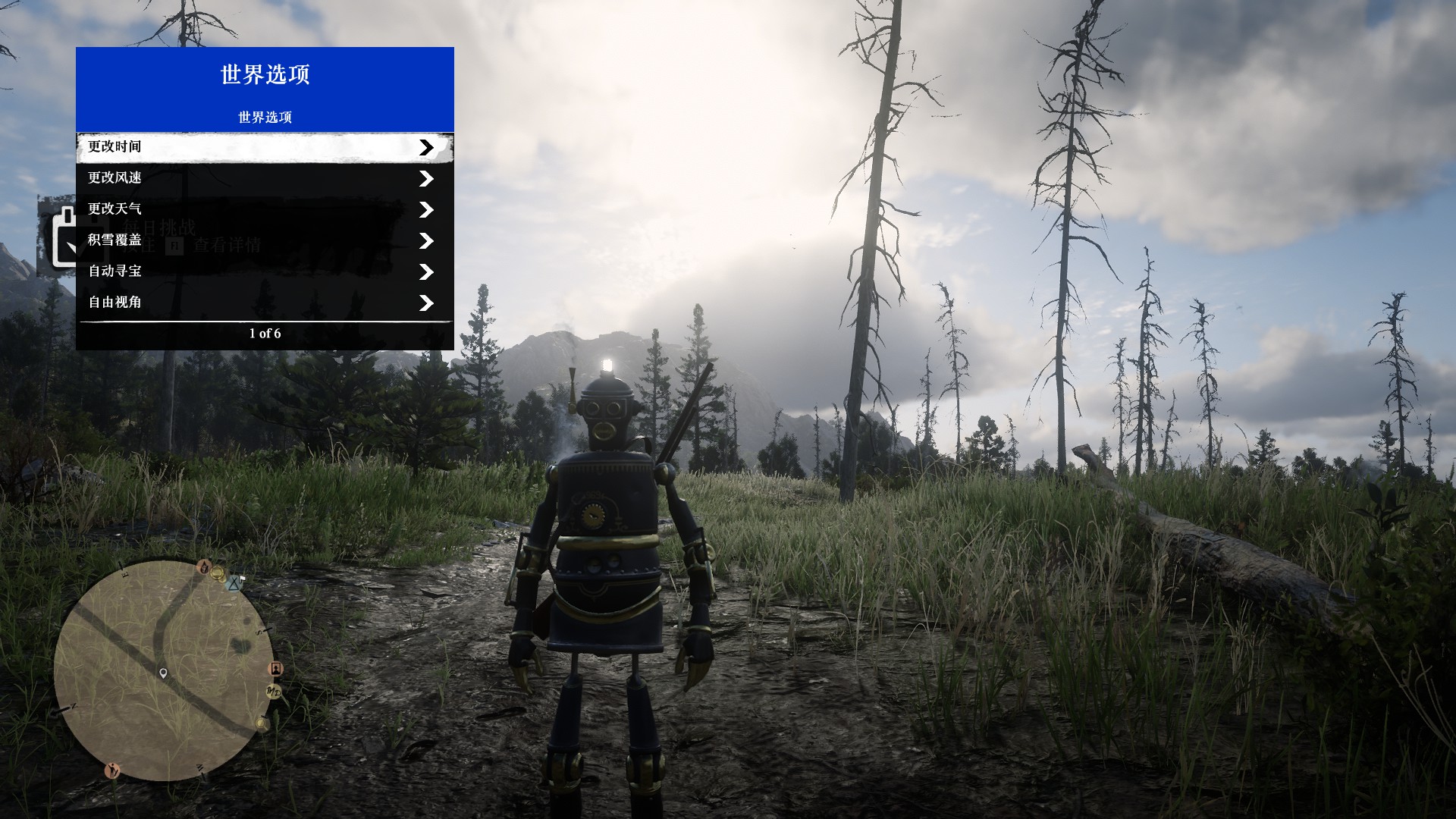Select the 更改风速 menu entry
Viewport: 1456px width, 819px height.
coord(265,178)
